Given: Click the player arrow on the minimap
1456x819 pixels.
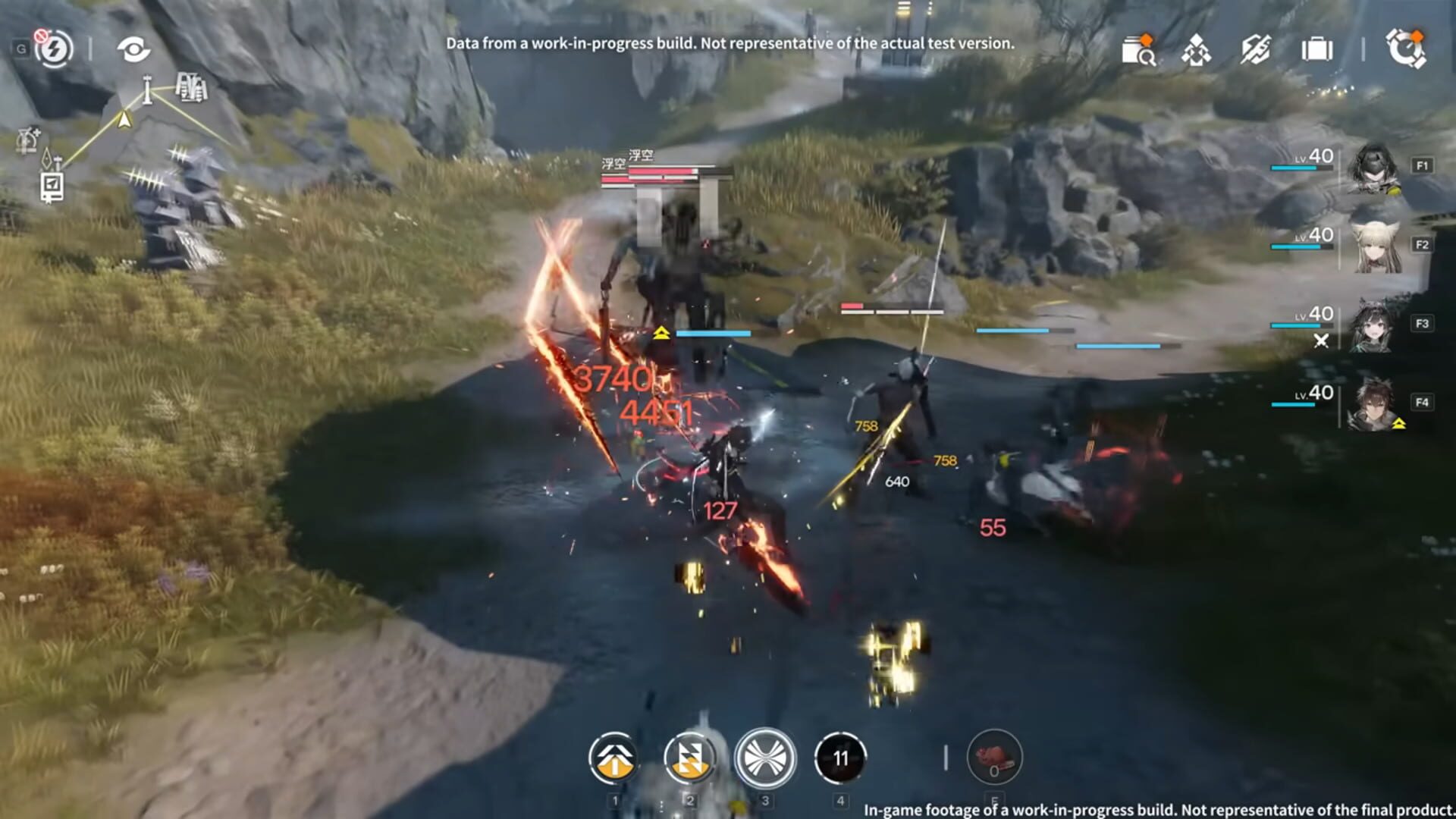Looking at the screenshot, I should click(124, 120).
